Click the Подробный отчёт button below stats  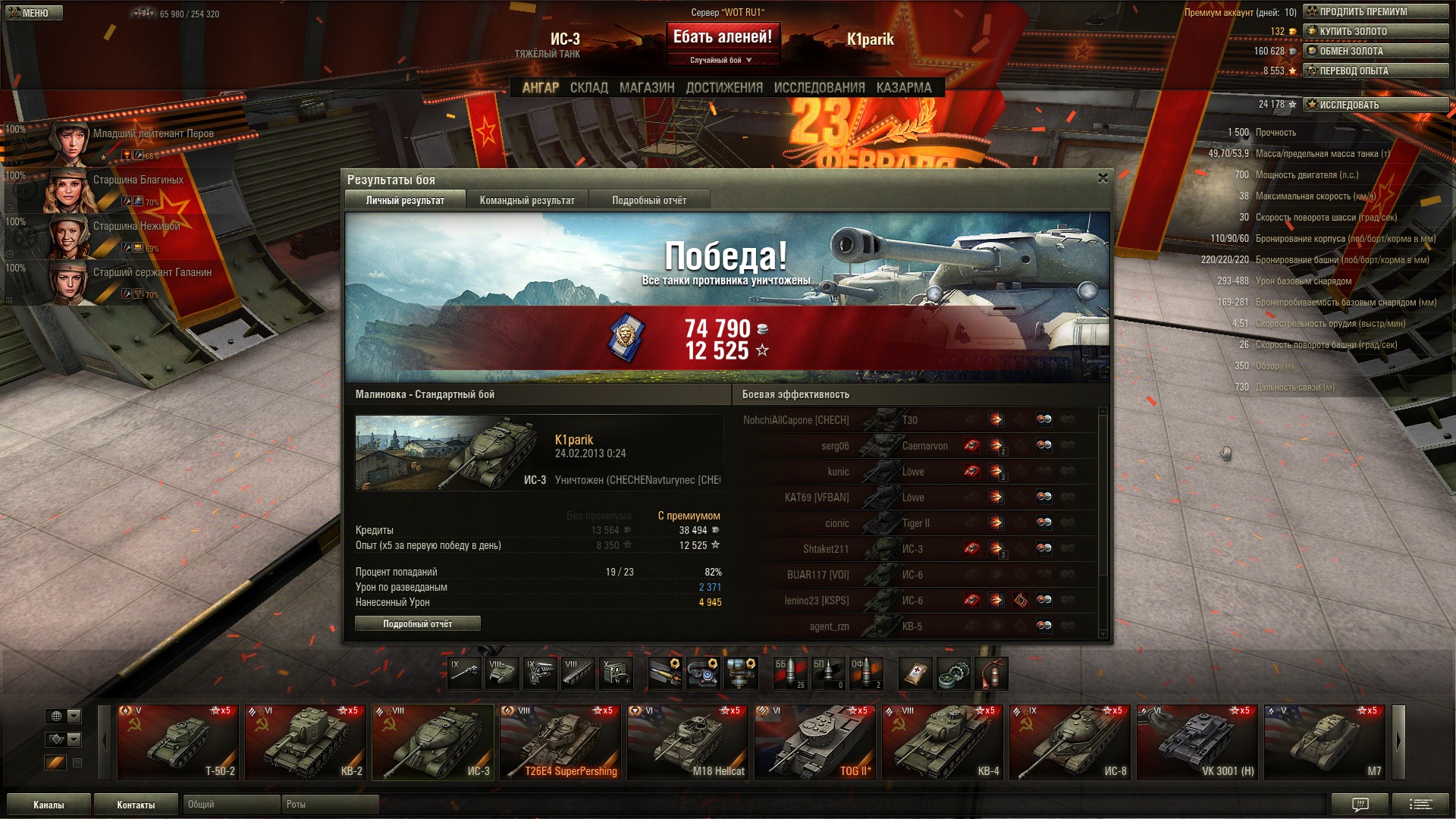tap(417, 624)
